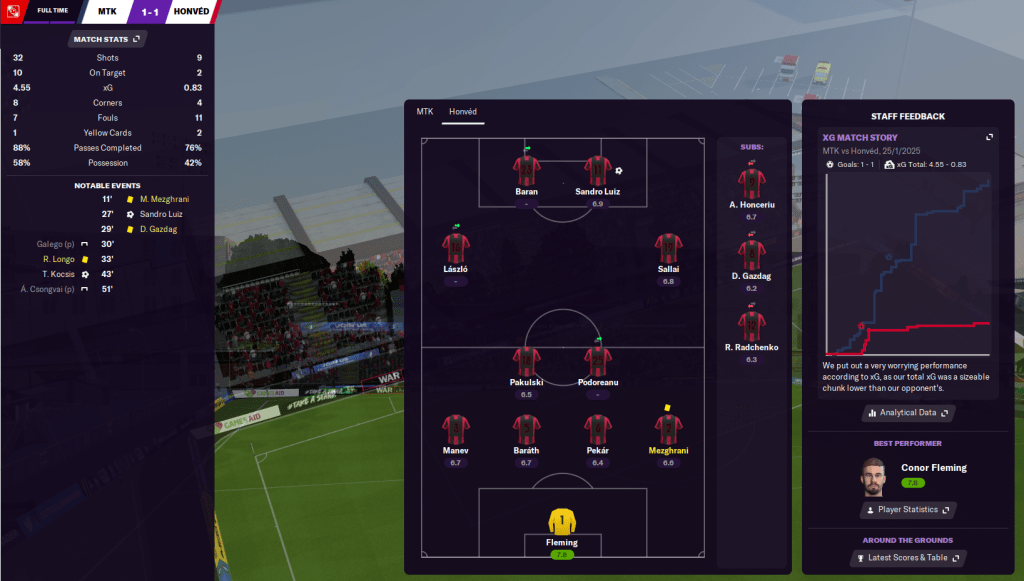Select midfielder Pakulski
The image size is (1024, 581).
click(x=526, y=363)
